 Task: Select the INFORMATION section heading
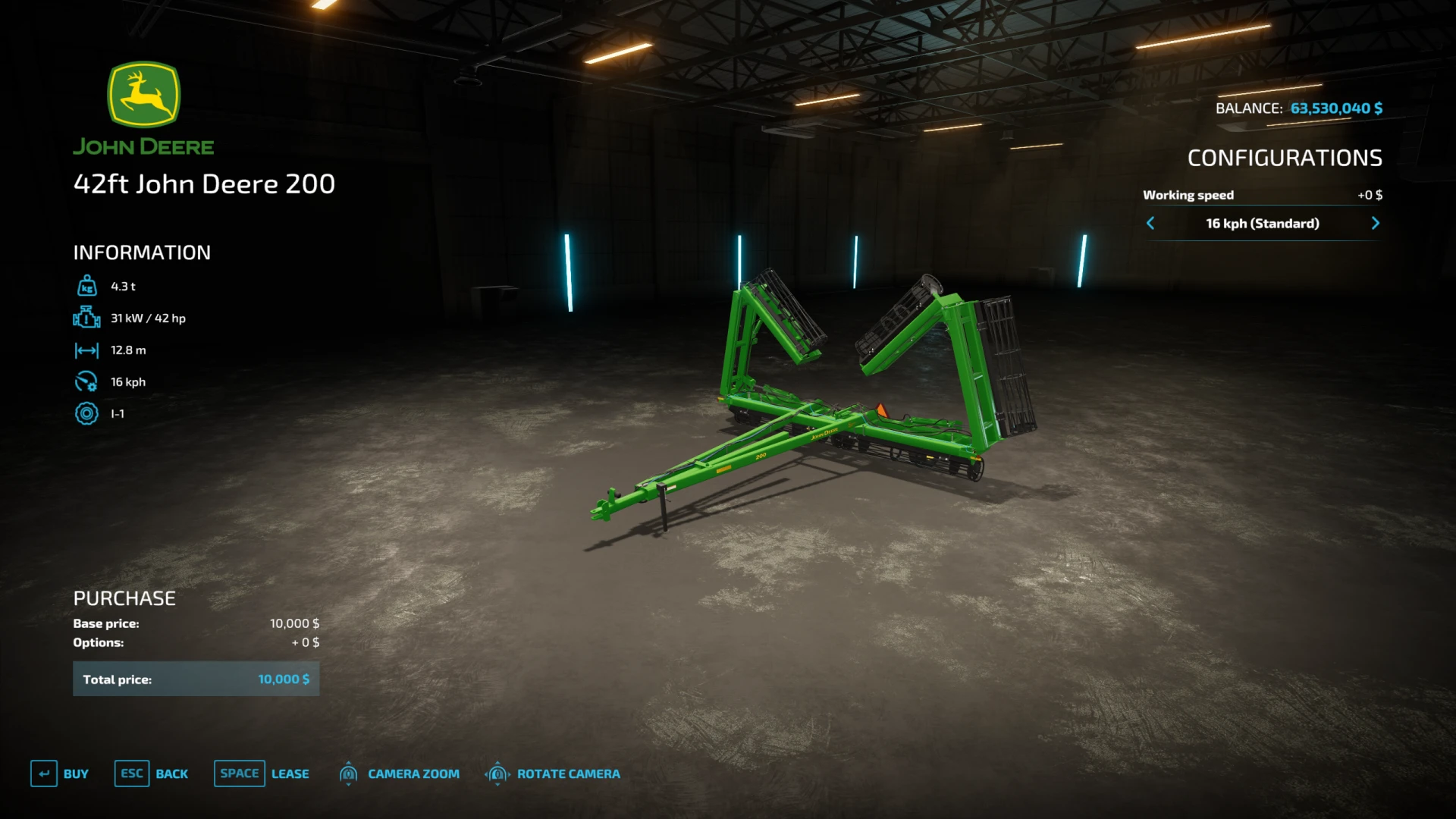pos(141,253)
